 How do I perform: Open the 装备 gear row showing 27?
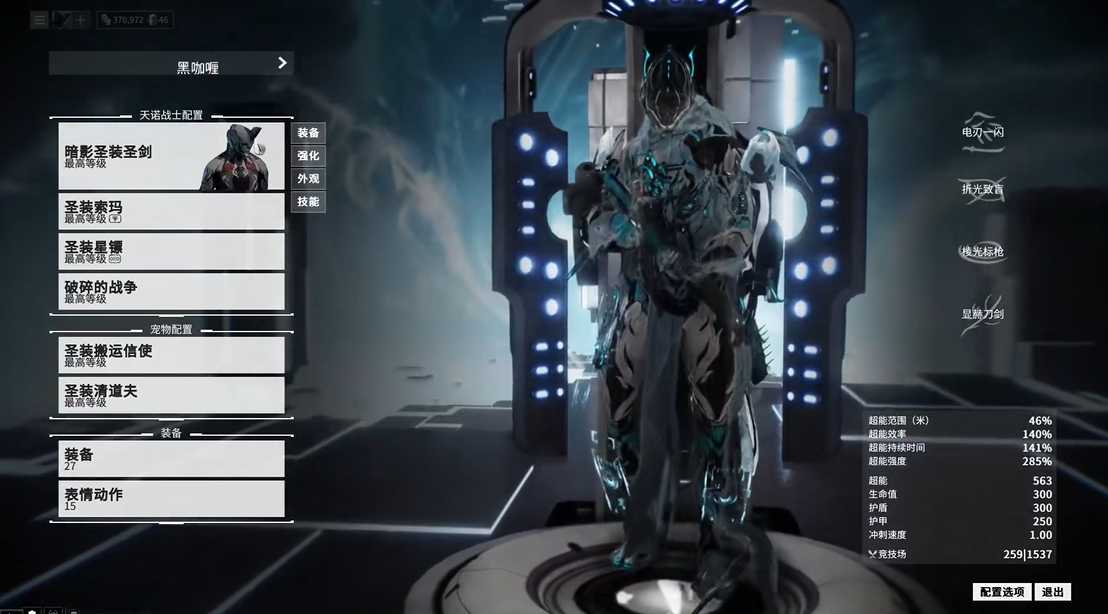(171, 459)
